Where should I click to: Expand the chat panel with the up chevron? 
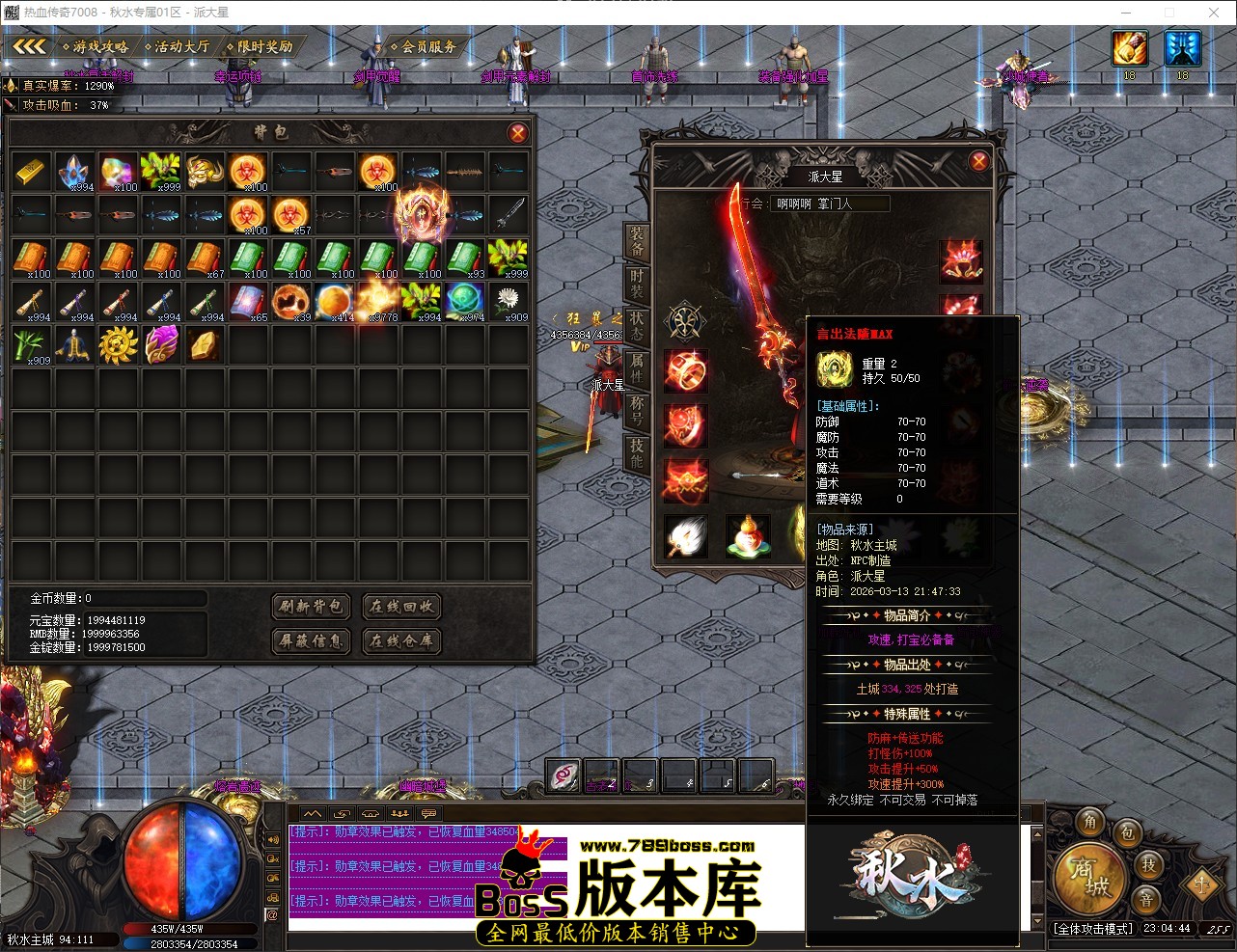311,813
